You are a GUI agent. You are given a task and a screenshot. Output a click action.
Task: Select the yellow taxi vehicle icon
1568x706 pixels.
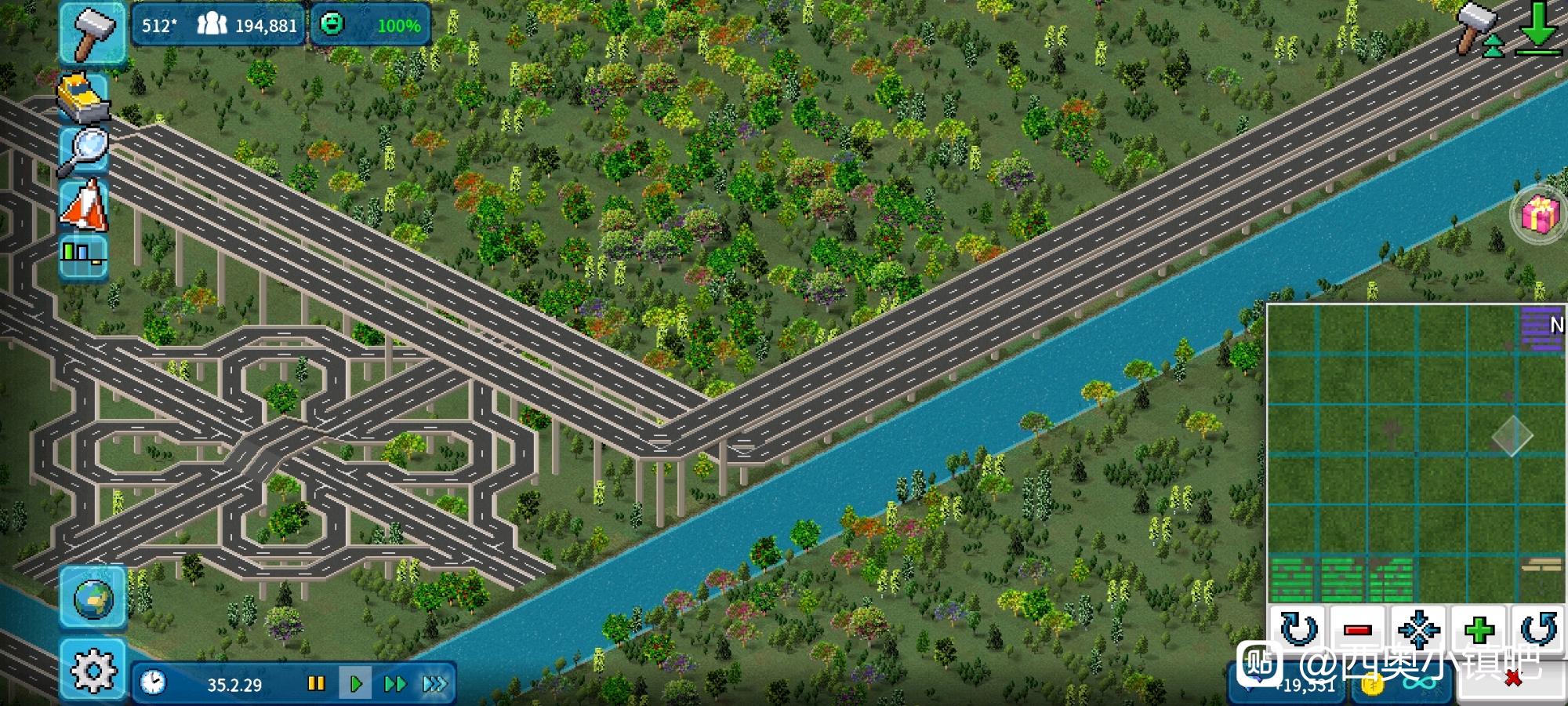[84, 96]
